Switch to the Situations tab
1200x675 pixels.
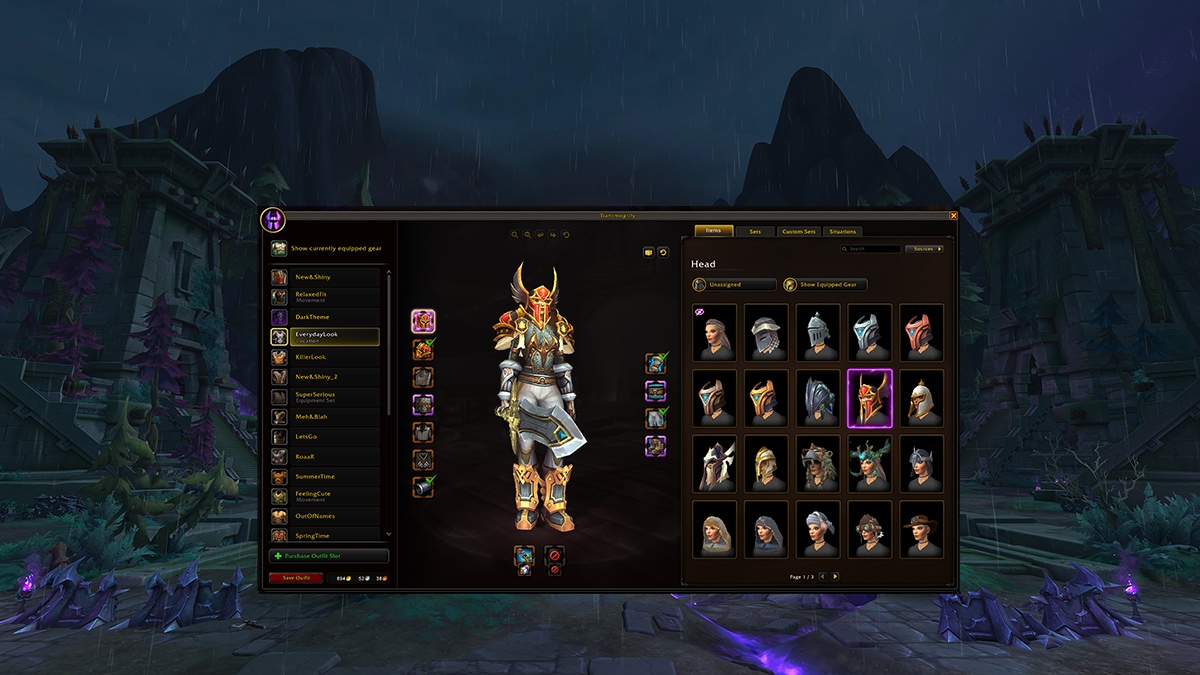pos(843,231)
